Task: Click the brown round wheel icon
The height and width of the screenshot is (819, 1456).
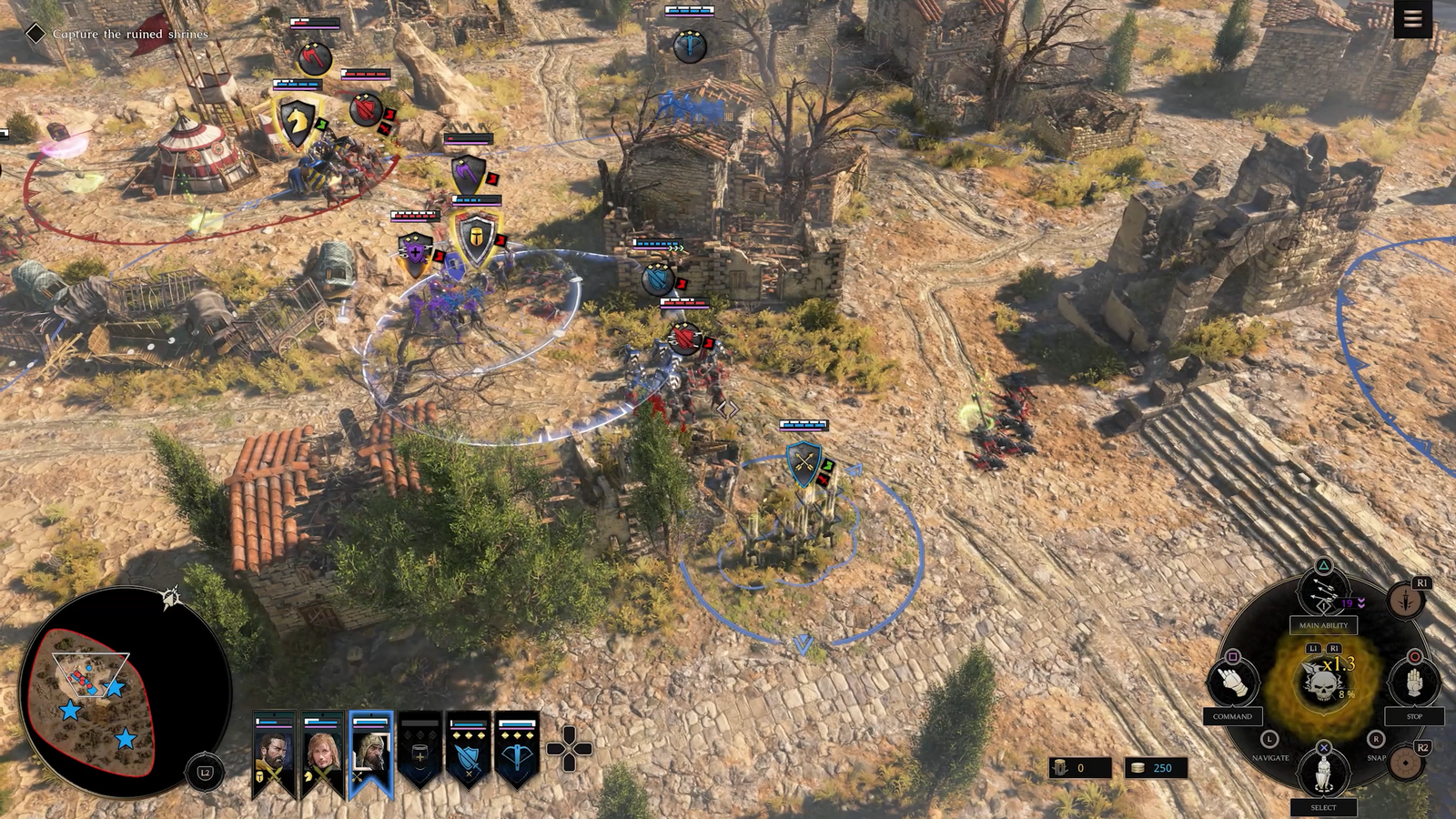Action: [x=1409, y=763]
